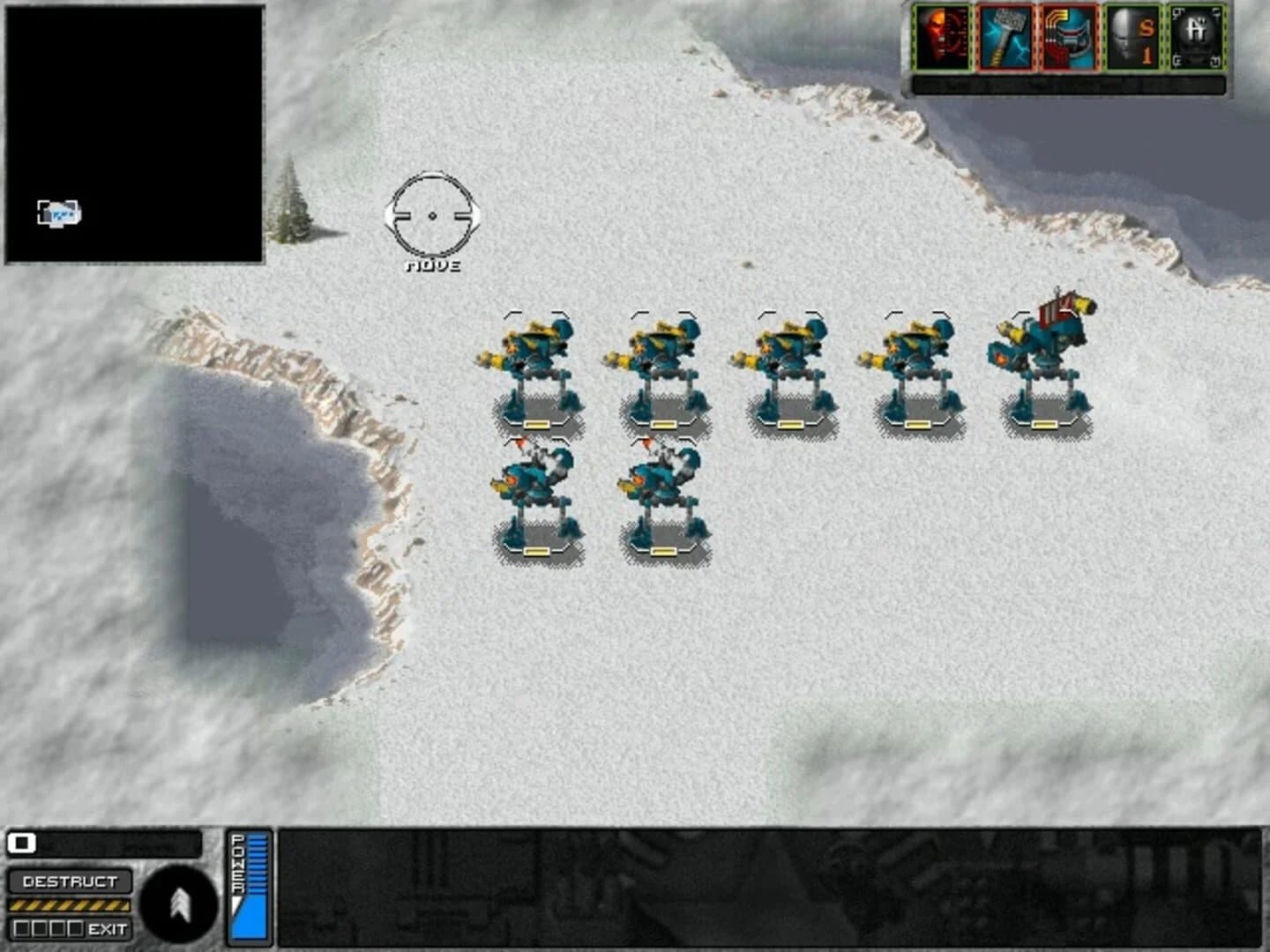Click the base marker inside the minimap
Viewport: 1270px width, 952px height.
(x=60, y=211)
